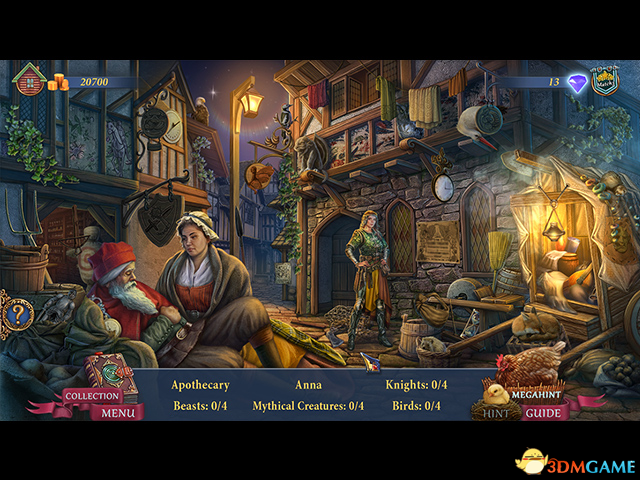Open the strategy Guide

click(542, 412)
